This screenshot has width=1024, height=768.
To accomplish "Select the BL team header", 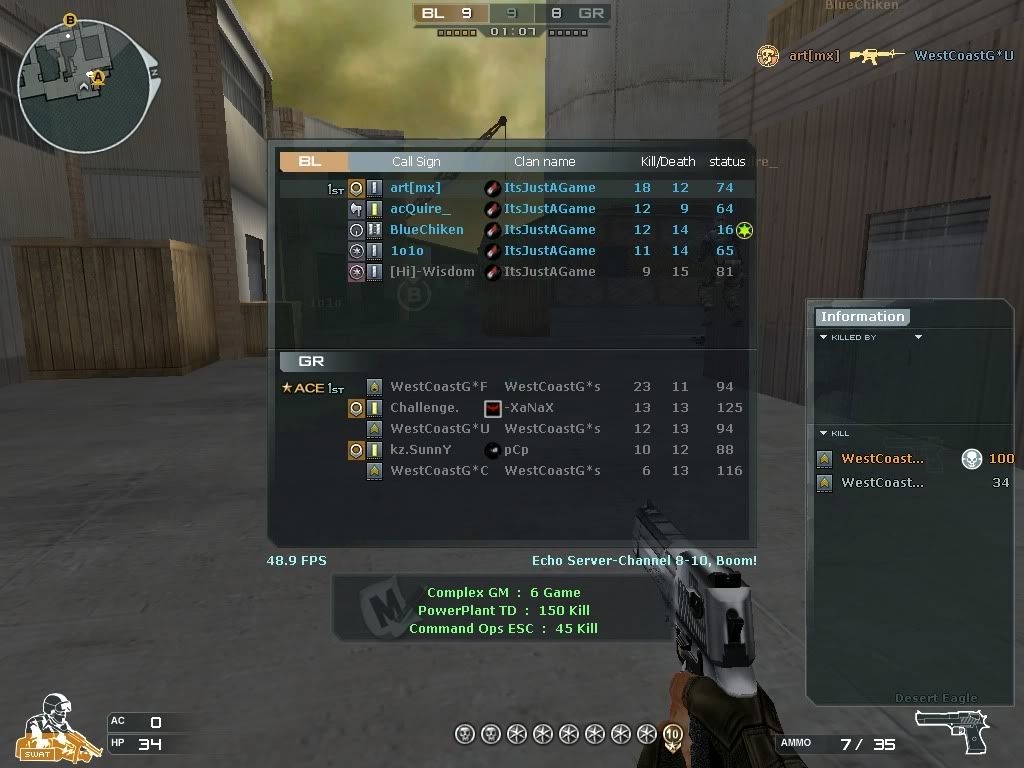I will (312, 161).
